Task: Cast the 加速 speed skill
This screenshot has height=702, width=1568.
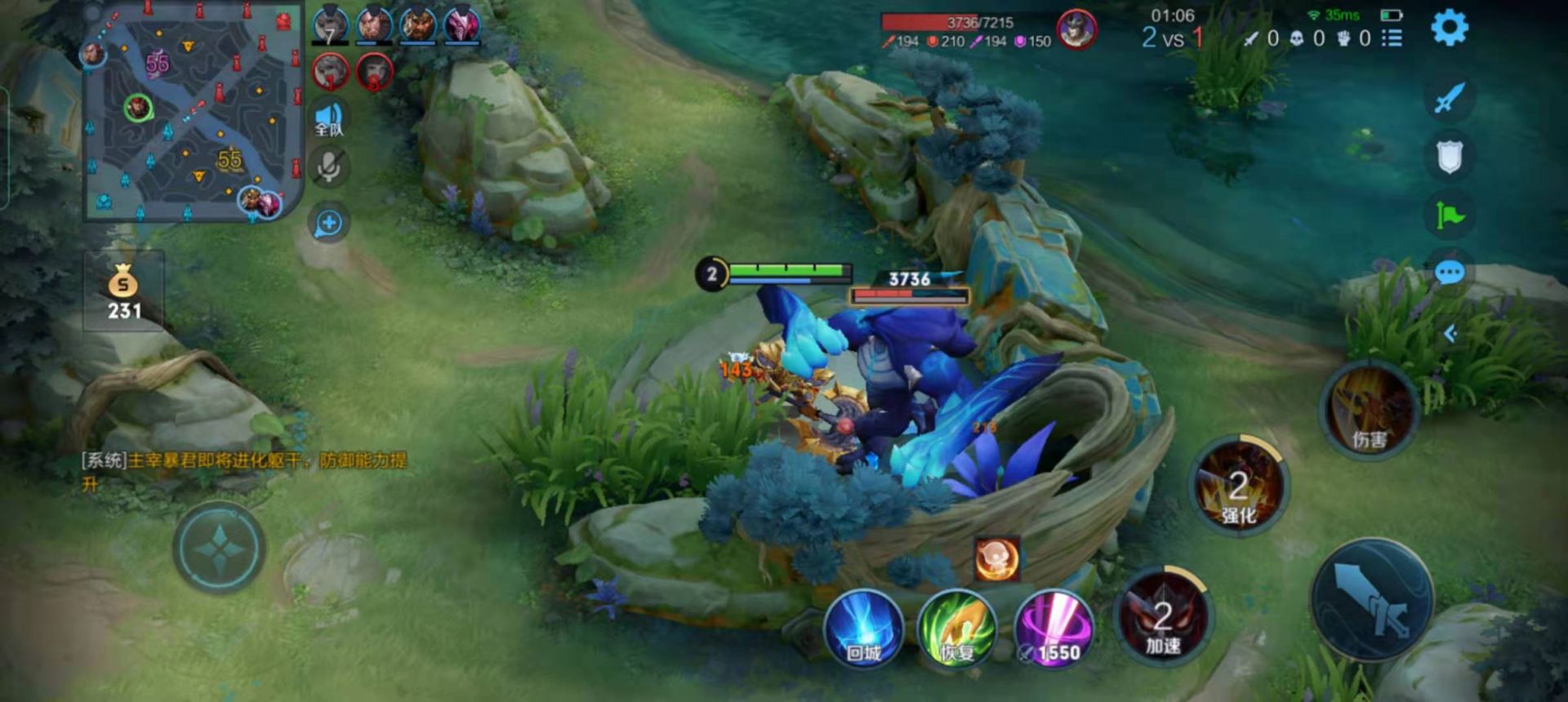Action: point(1163,618)
